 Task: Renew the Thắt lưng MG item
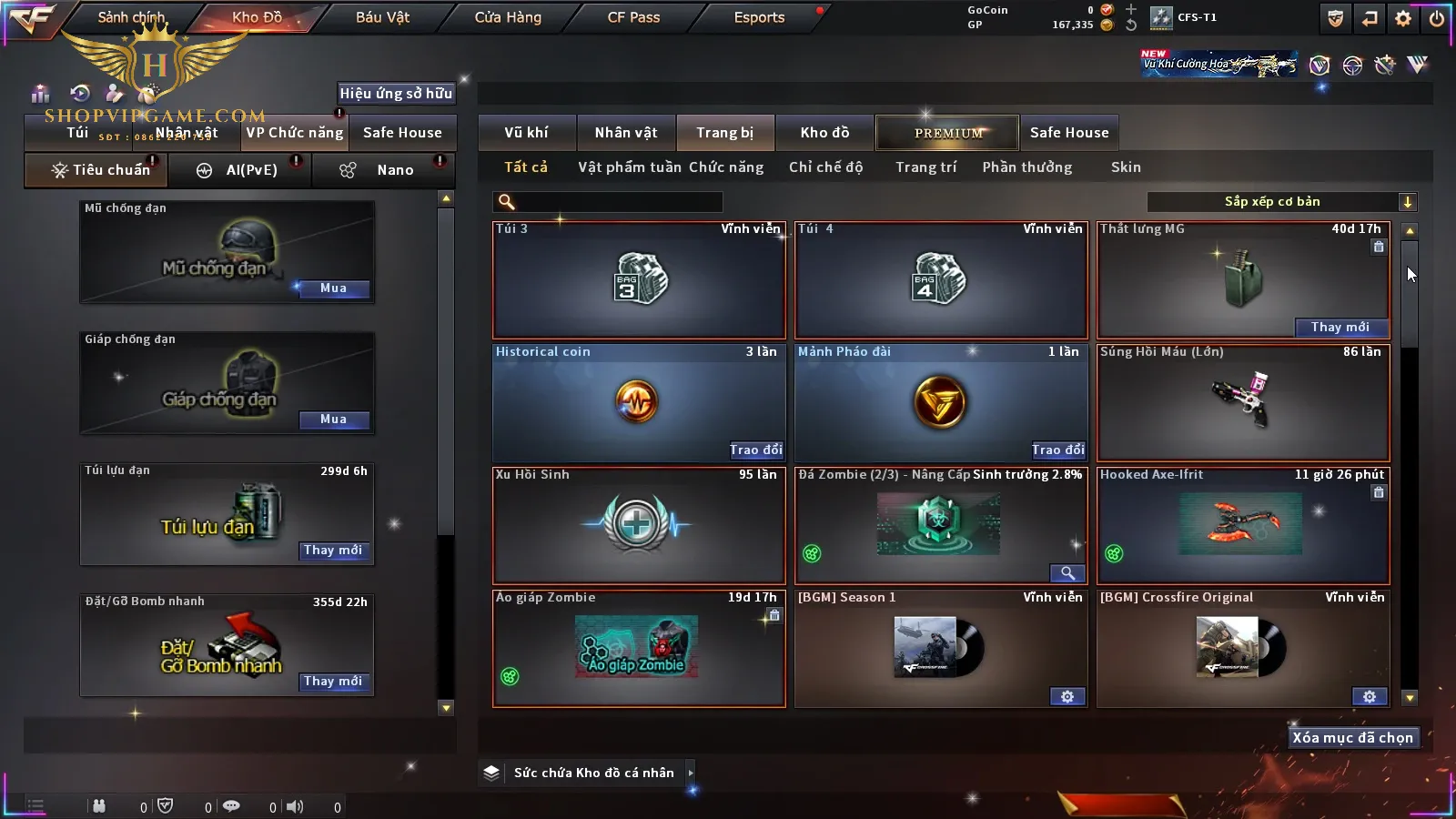coord(1340,328)
